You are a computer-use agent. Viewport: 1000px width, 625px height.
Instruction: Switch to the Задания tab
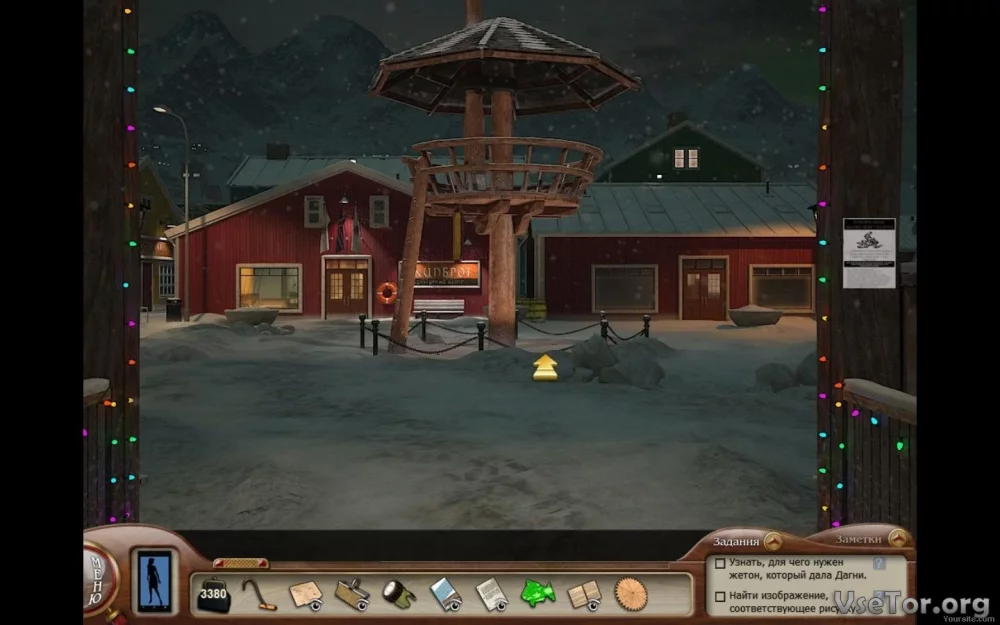735,541
